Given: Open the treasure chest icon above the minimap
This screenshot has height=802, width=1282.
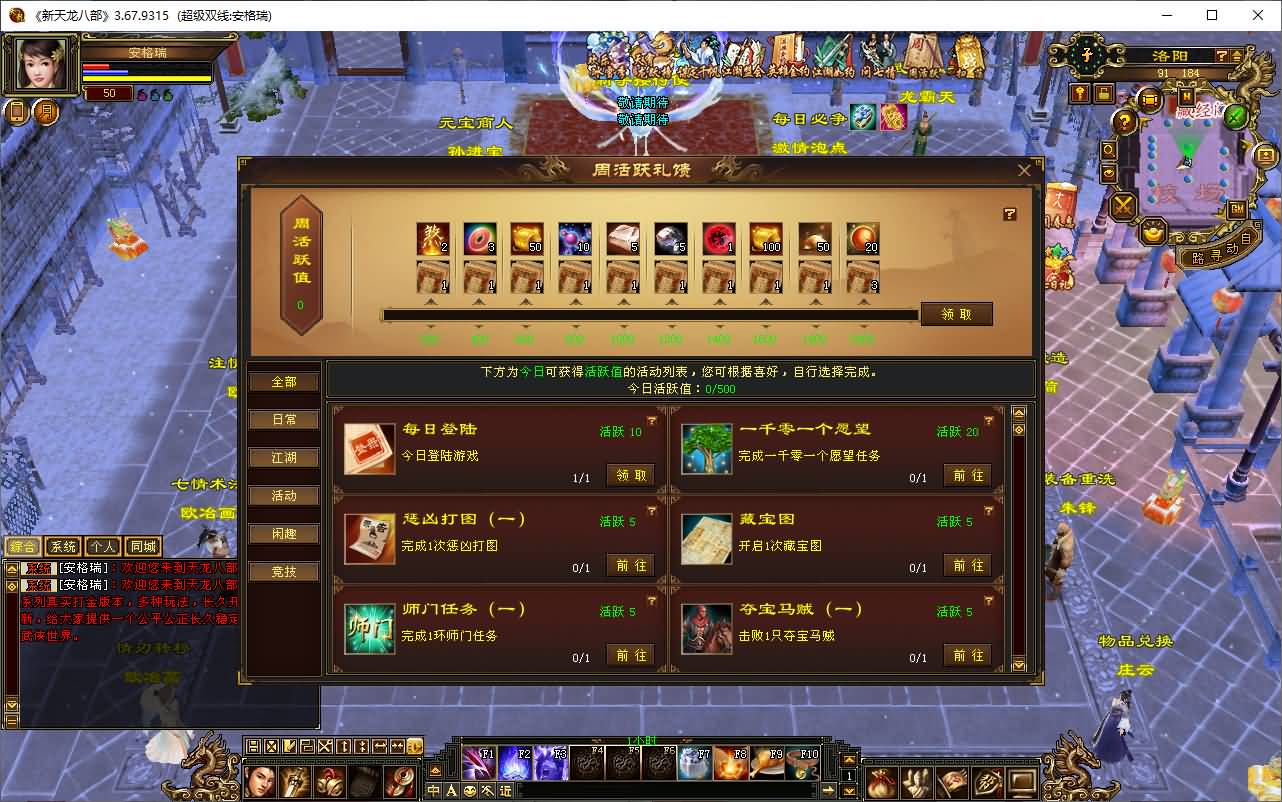Looking at the screenshot, I should tap(1149, 98).
